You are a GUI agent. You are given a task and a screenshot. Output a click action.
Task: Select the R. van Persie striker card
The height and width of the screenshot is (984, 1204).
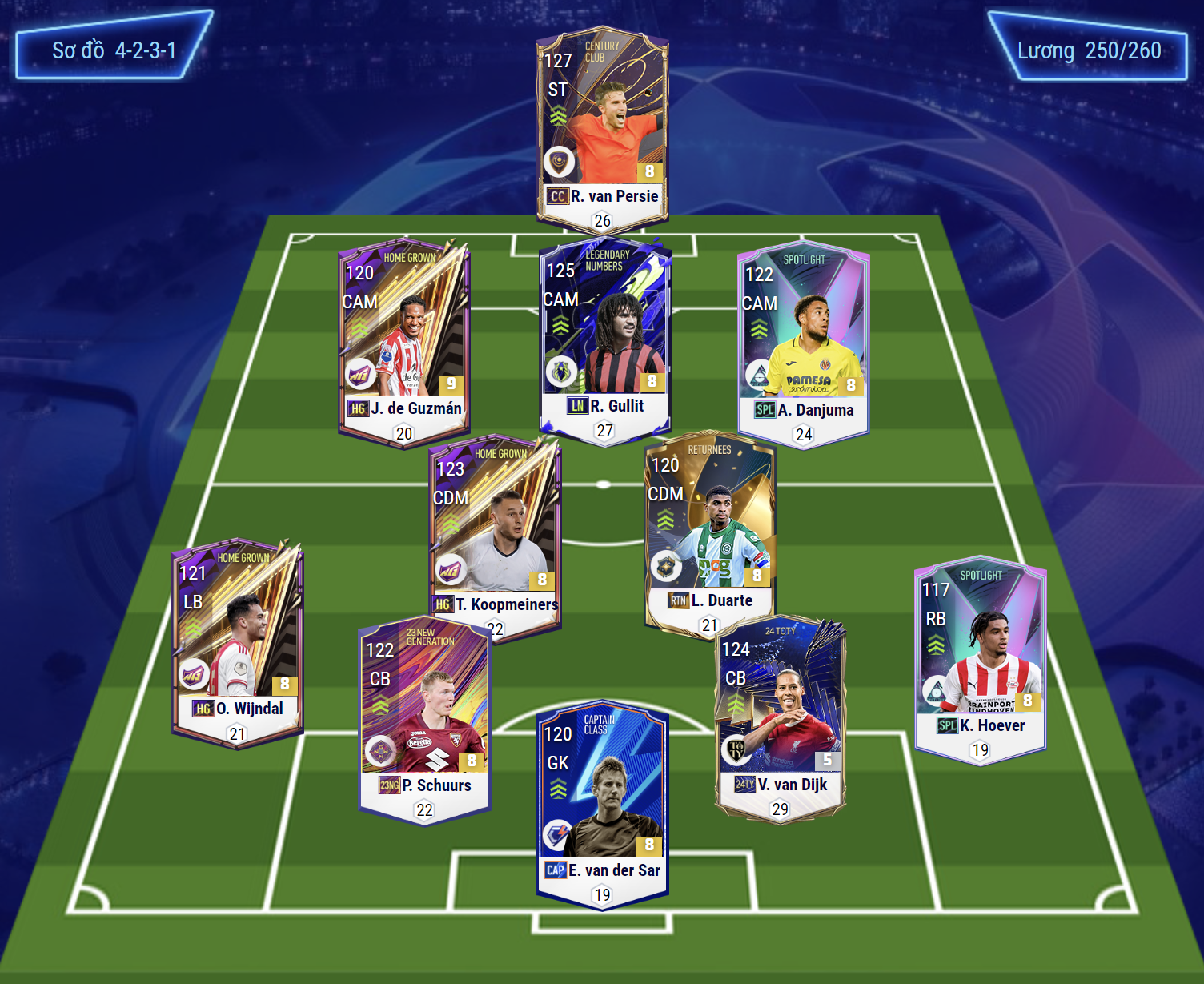coord(602,128)
